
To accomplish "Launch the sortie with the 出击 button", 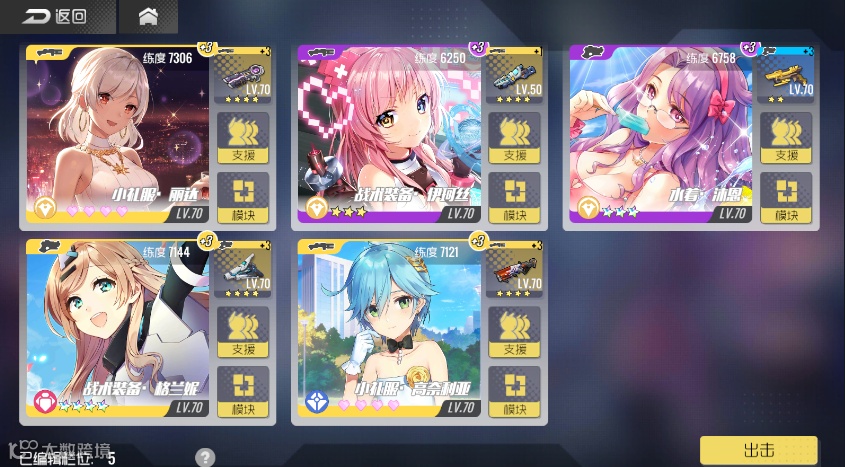I will pos(759,450).
